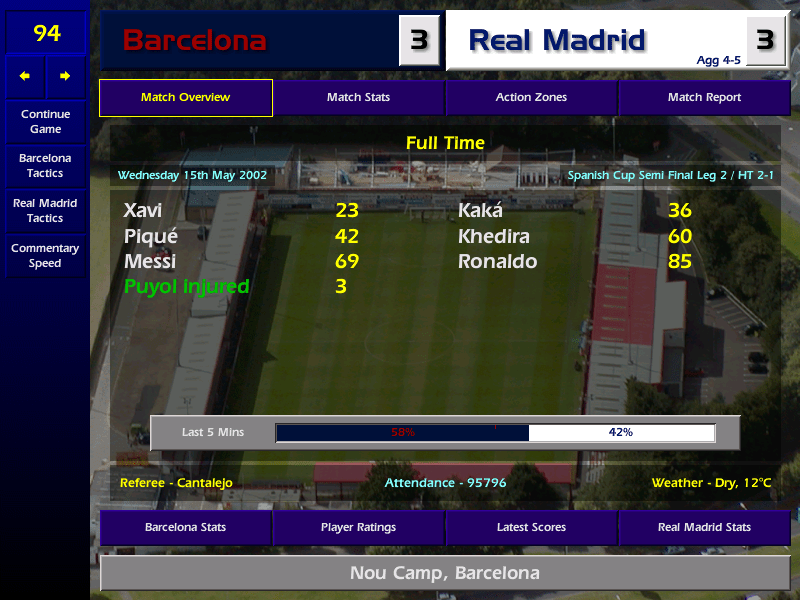Open Real Madrid Tactics
The height and width of the screenshot is (600, 800).
pos(45,210)
